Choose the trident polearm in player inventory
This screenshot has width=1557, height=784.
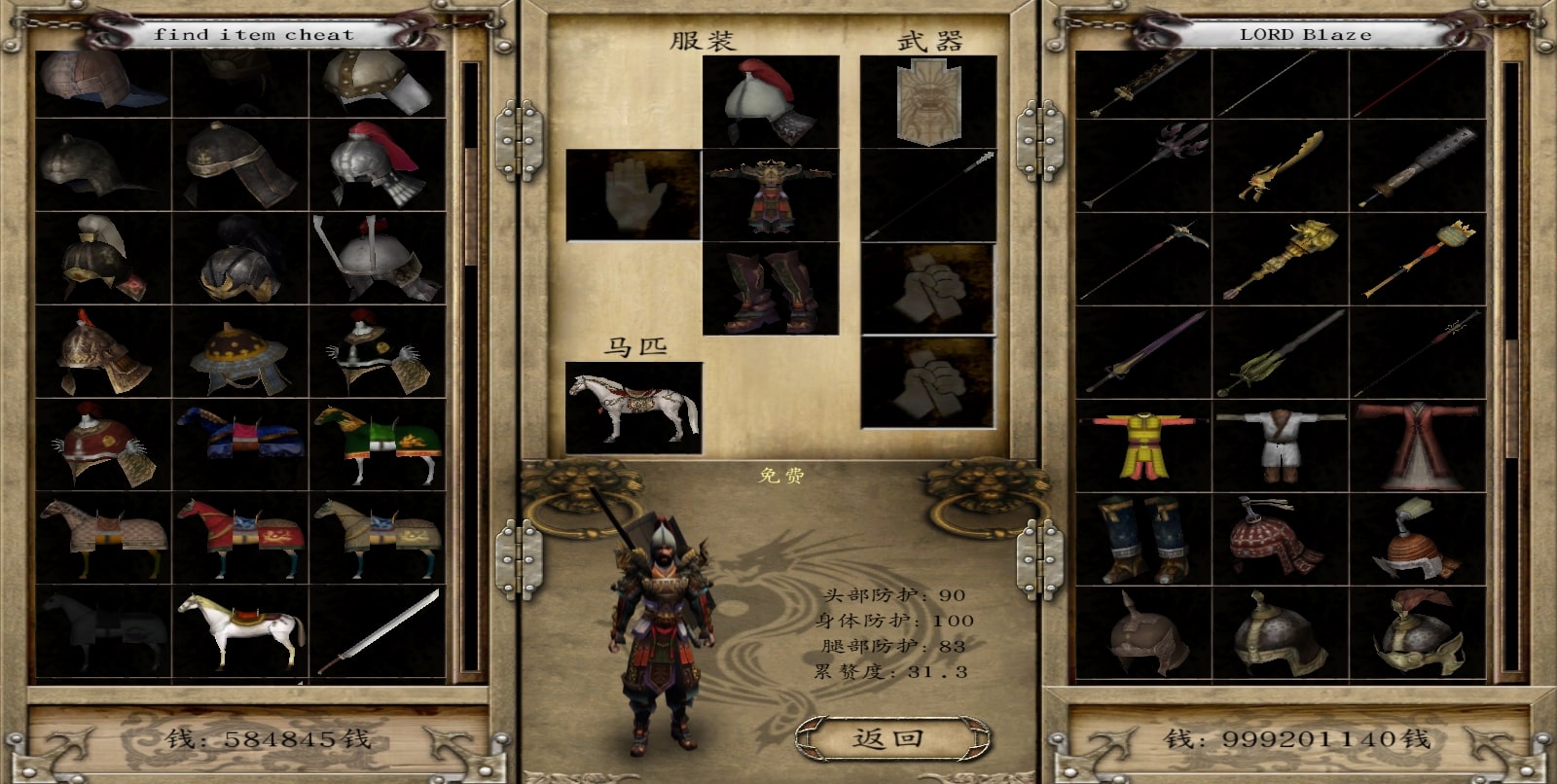[x=1143, y=165]
